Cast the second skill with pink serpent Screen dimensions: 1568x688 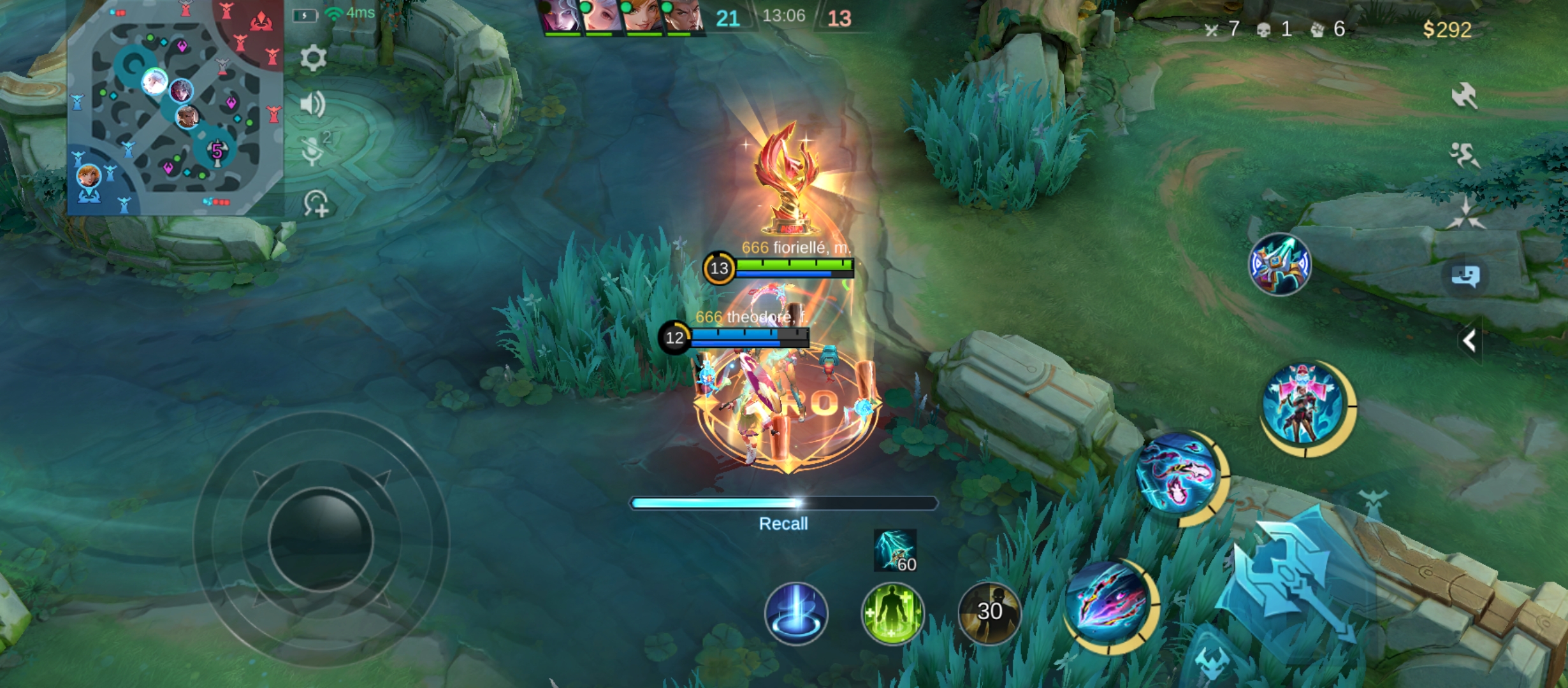click(x=1178, y=475)
